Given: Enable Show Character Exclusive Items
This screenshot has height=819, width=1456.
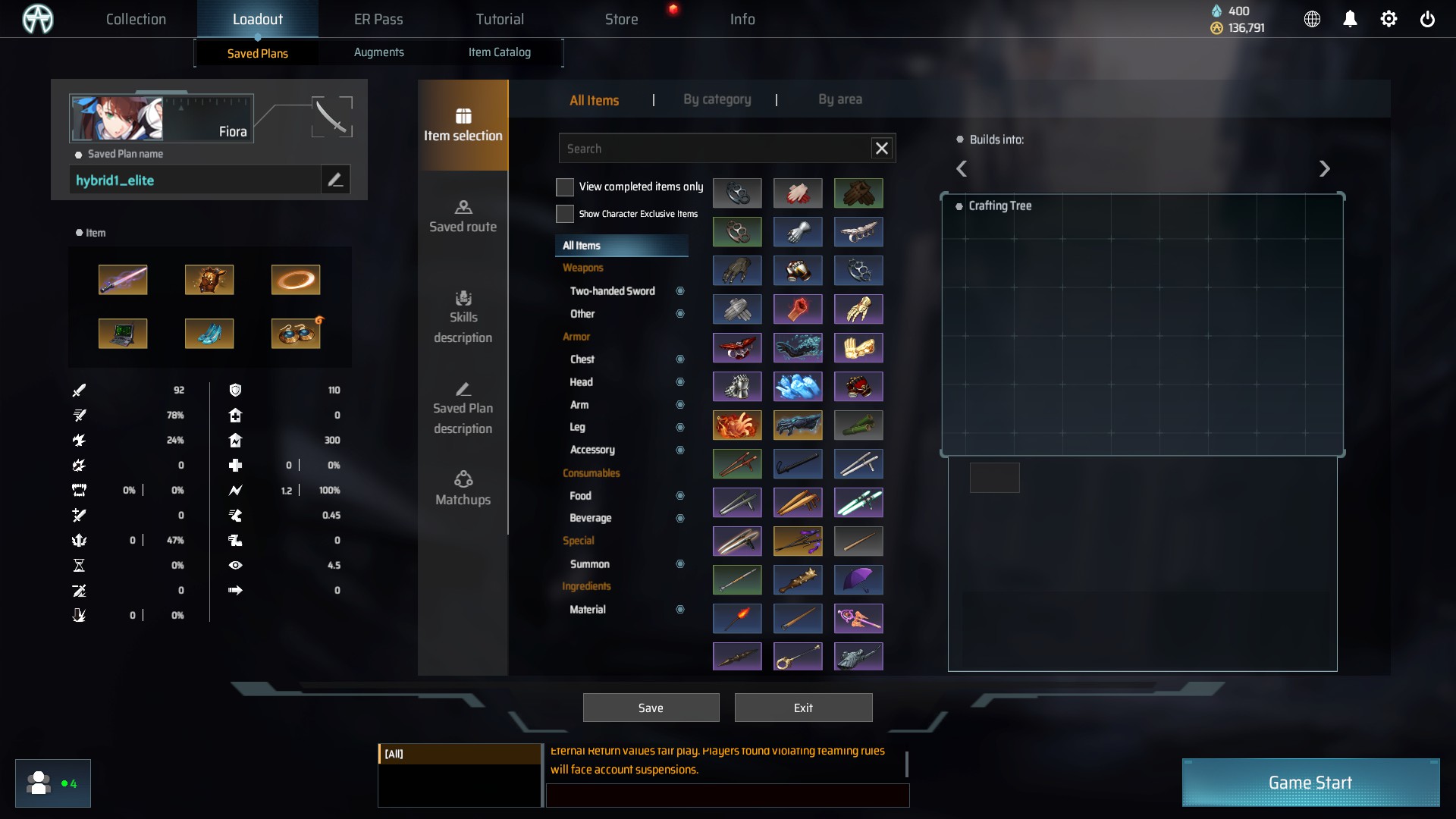Looking at the screenshot, I should point(565,214).
